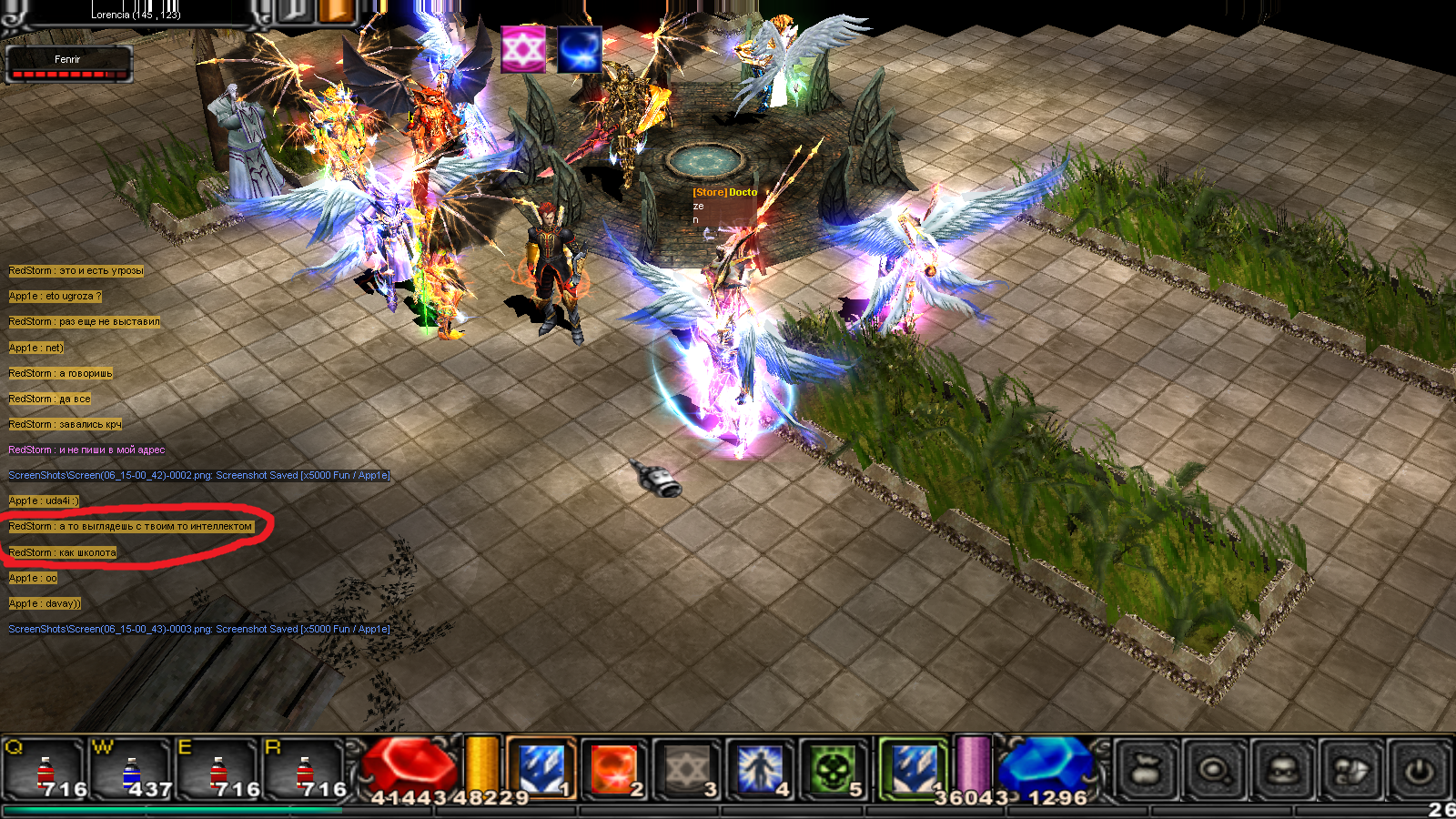1456x819 pixels.
Task: Click the orange button on the top bar
Action: [x=336, y=12]
